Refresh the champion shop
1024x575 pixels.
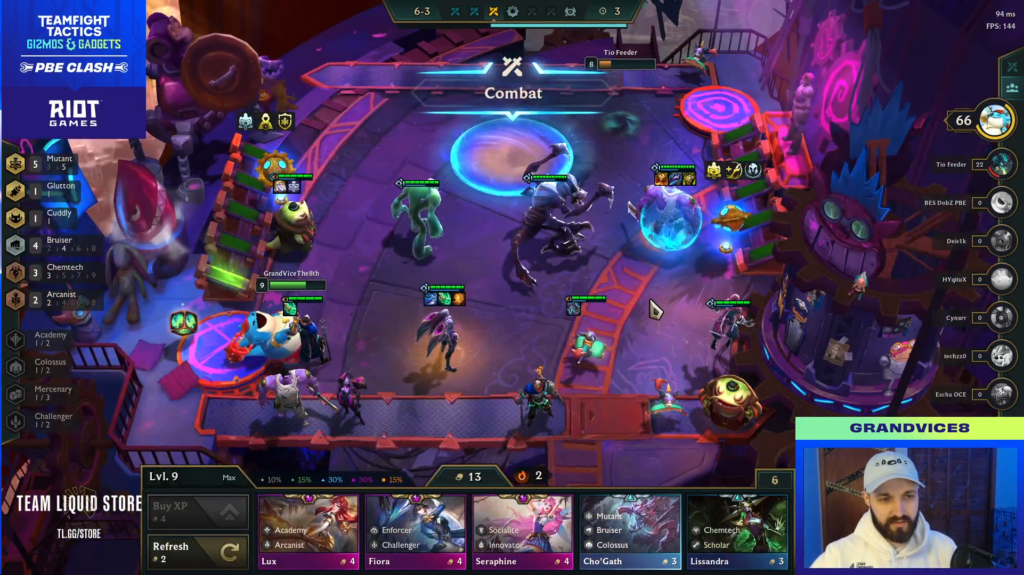(x=198, y=551)
